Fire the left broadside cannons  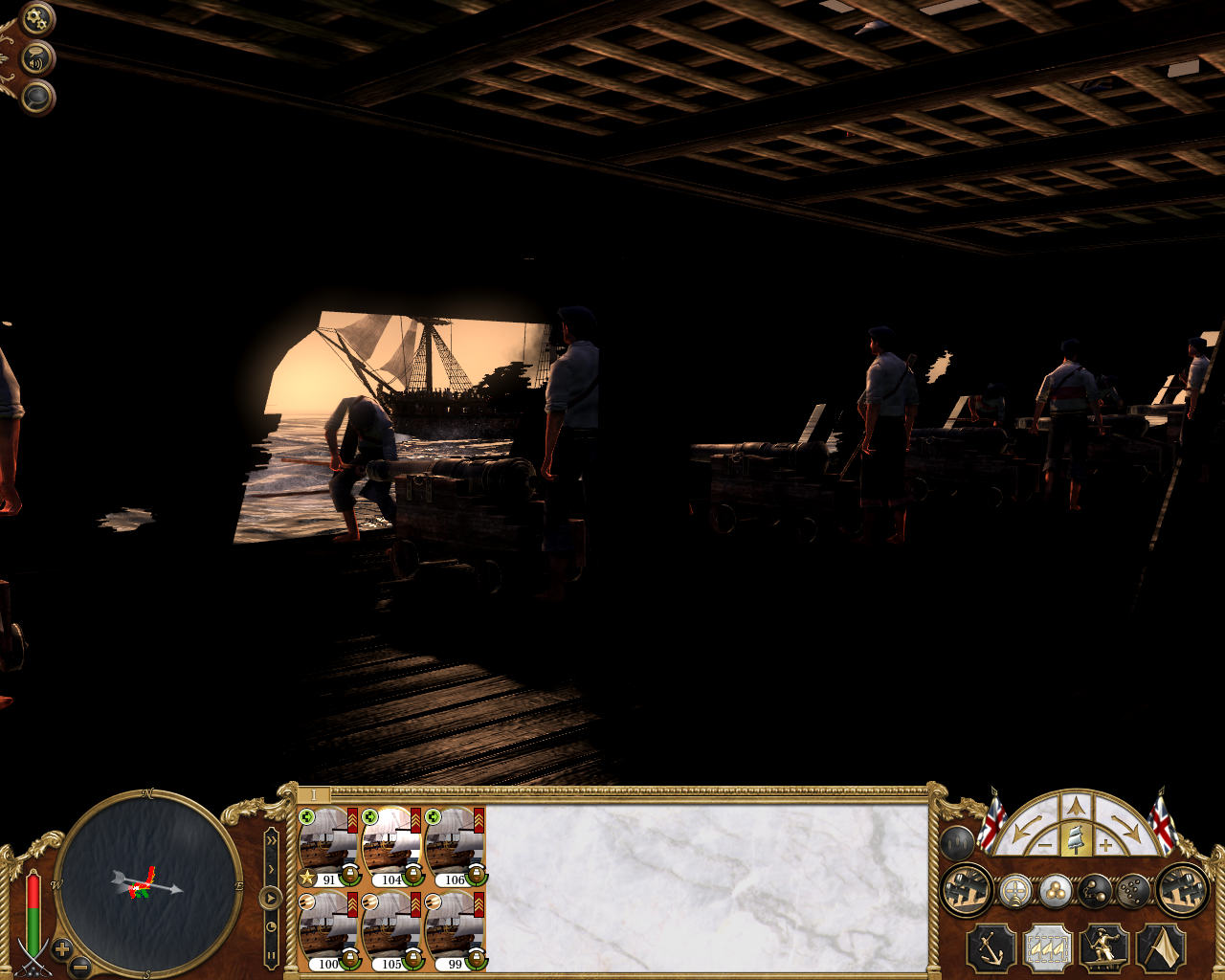click(966, 889)
